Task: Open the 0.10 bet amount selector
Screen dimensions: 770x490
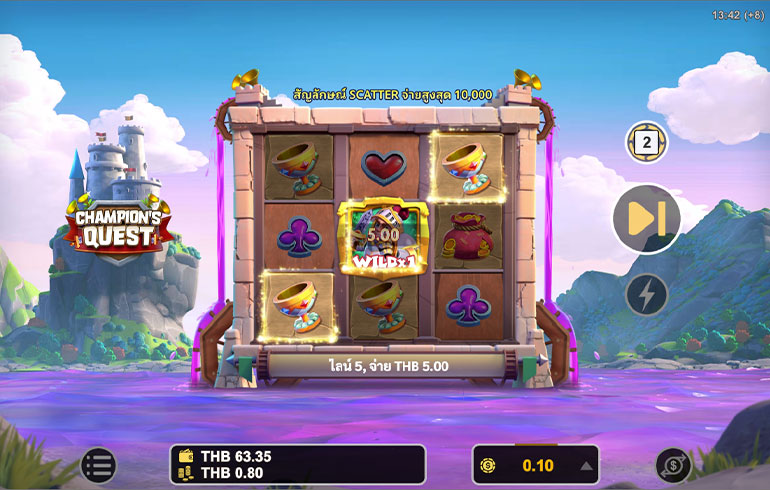Action: 535,465
